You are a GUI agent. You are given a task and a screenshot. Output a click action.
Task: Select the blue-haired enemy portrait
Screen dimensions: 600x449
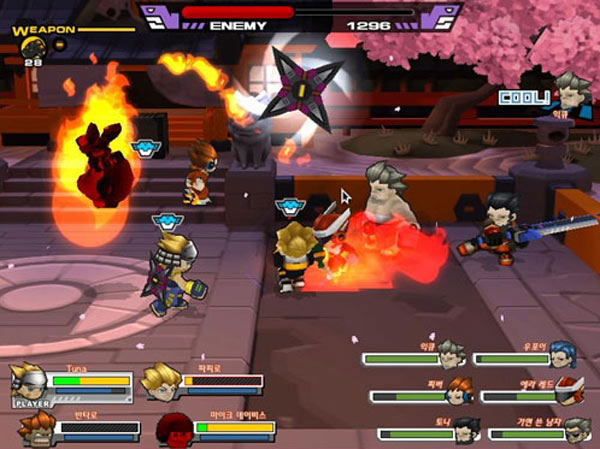pyautogui.click(x=563, y=355)
